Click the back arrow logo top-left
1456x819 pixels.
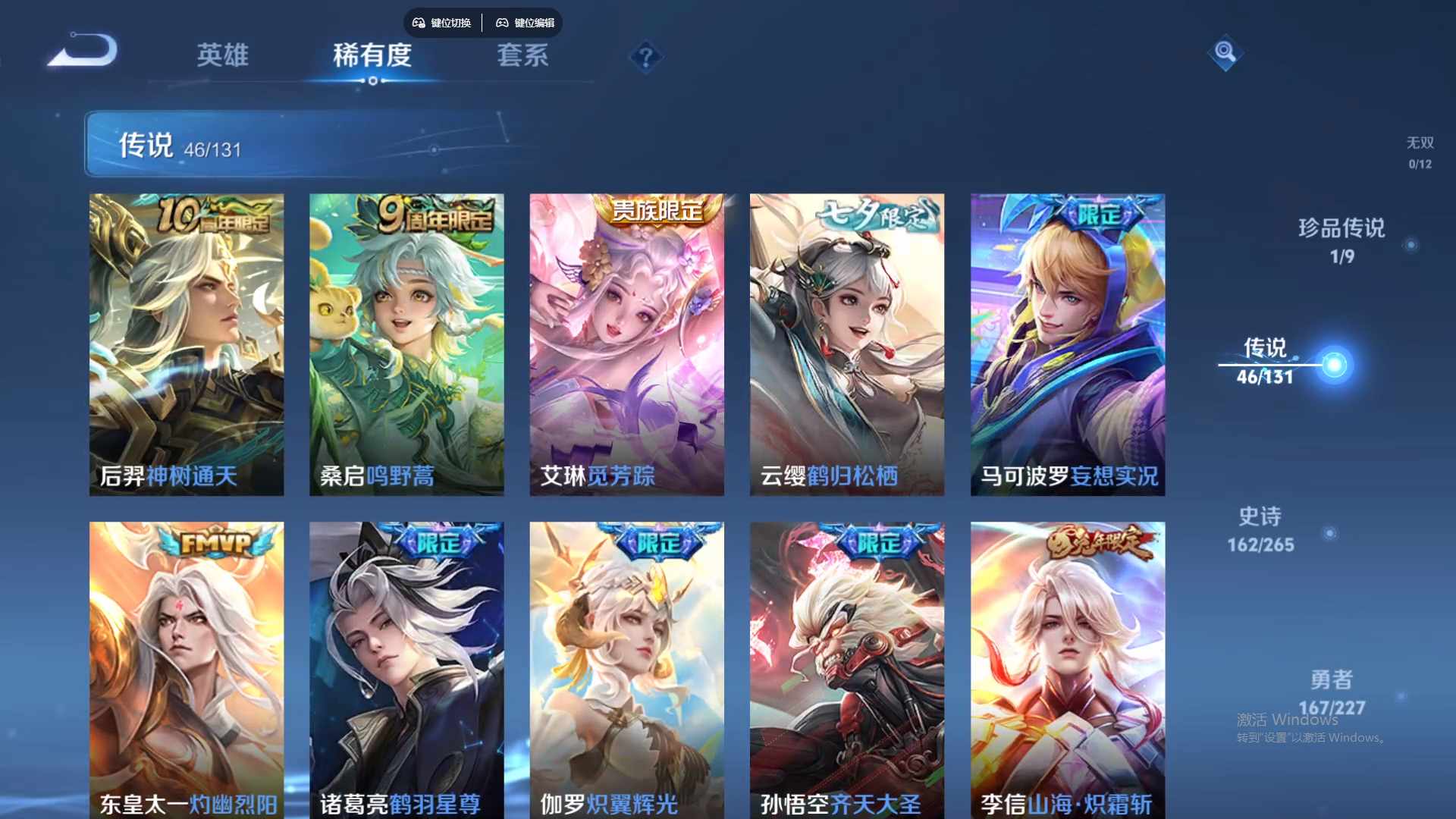pyautogui.click(x=83, y=49)
